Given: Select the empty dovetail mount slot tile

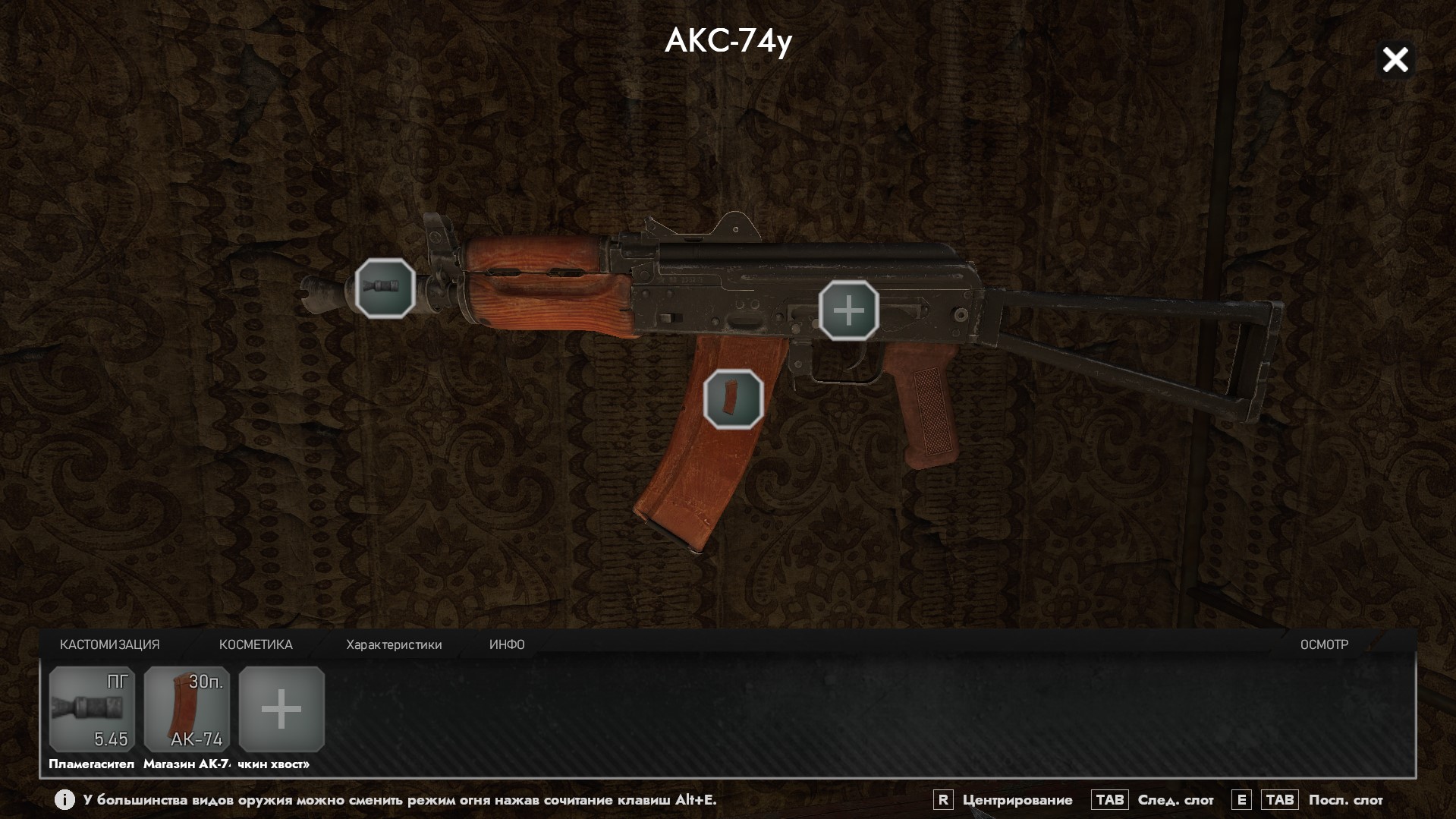Looking at the screenshot, I should coord(281,709).
